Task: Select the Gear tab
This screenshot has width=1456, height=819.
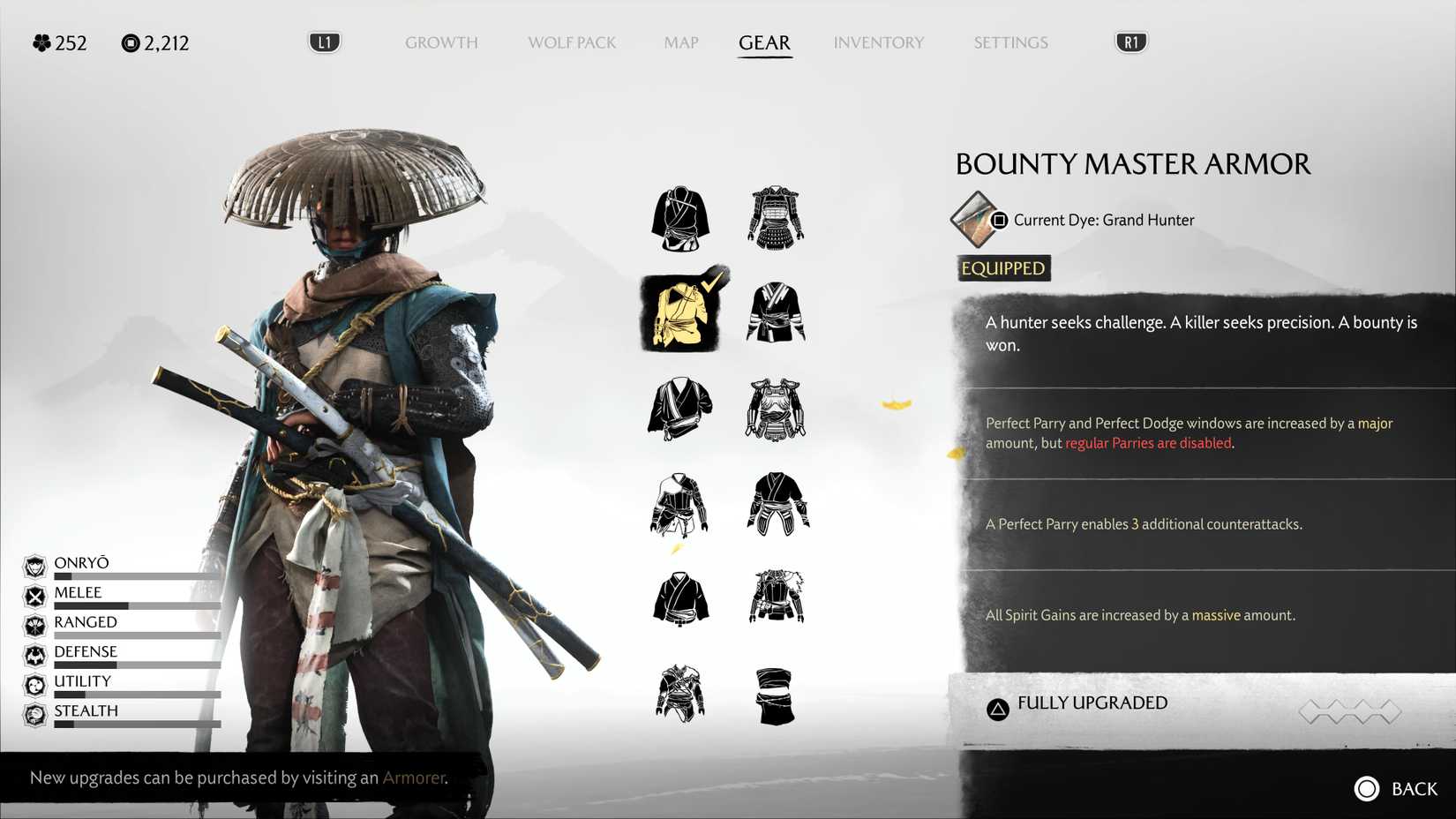Action: tap(764, 42)
